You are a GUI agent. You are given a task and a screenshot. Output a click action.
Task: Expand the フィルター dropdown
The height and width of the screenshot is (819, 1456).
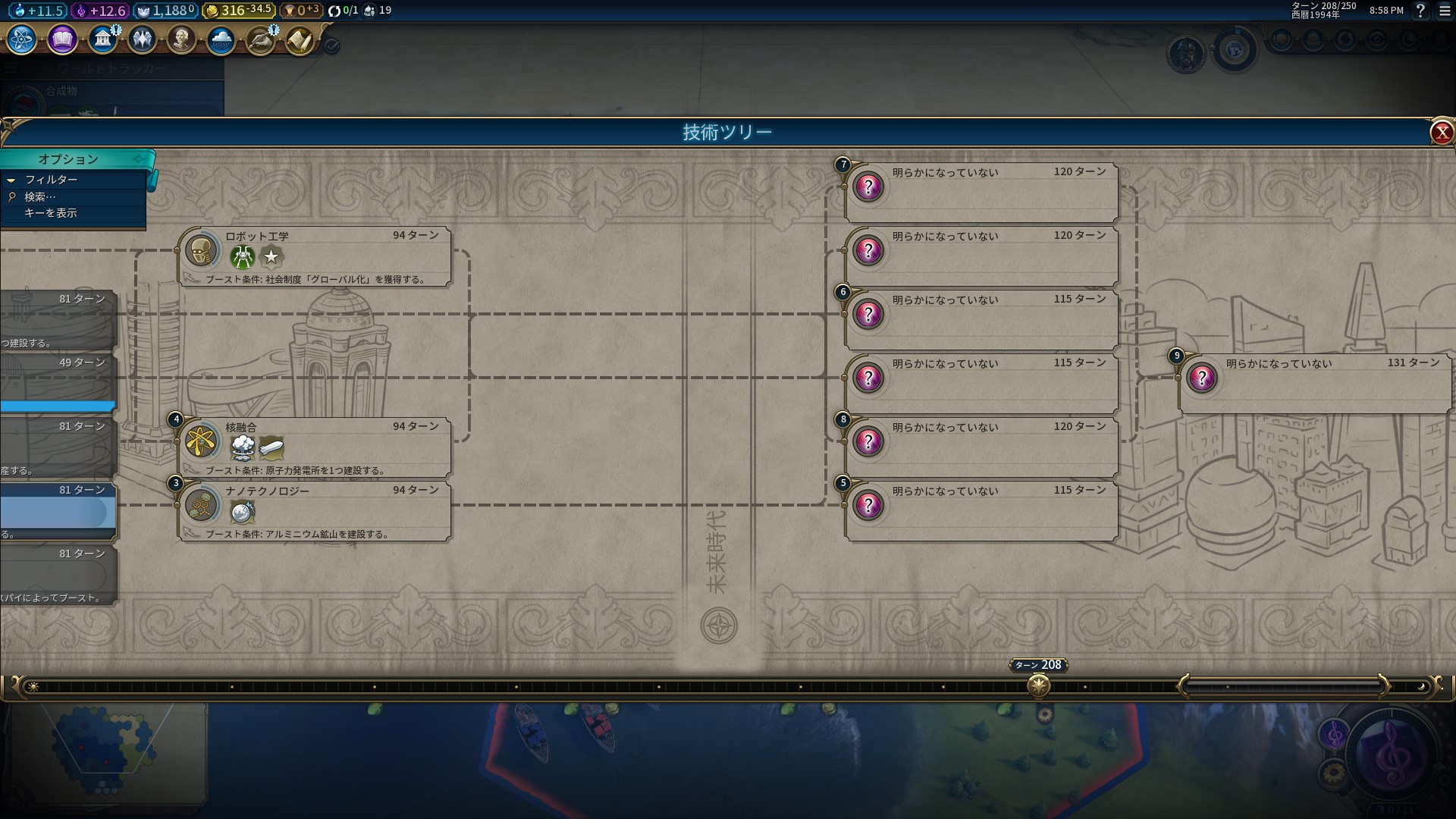click(51, 180)
